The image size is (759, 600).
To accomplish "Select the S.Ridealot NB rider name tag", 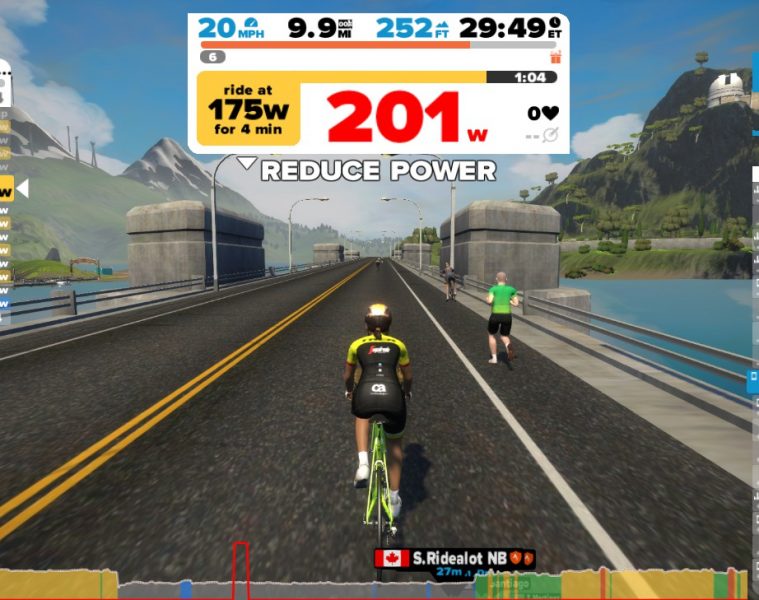I will [455, 558].
